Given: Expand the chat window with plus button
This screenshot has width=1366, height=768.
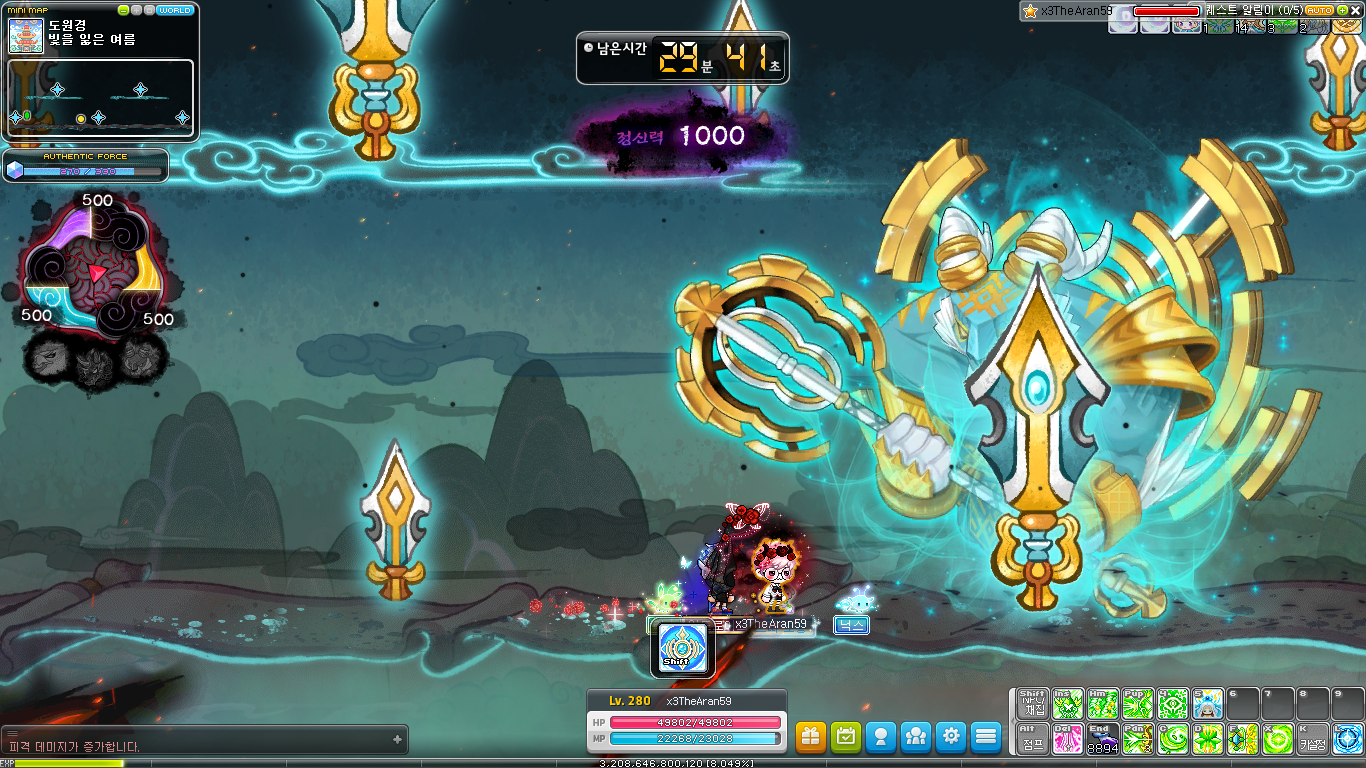Looking at the screenshot, I should (398, 740).
